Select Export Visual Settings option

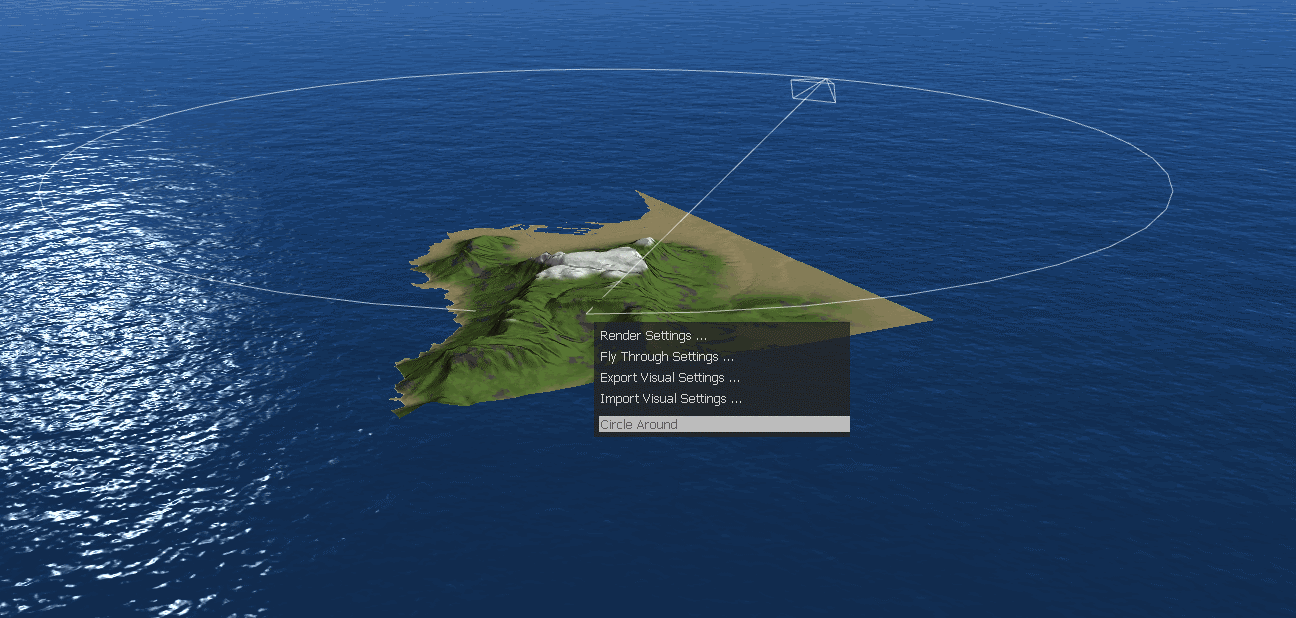669,378
